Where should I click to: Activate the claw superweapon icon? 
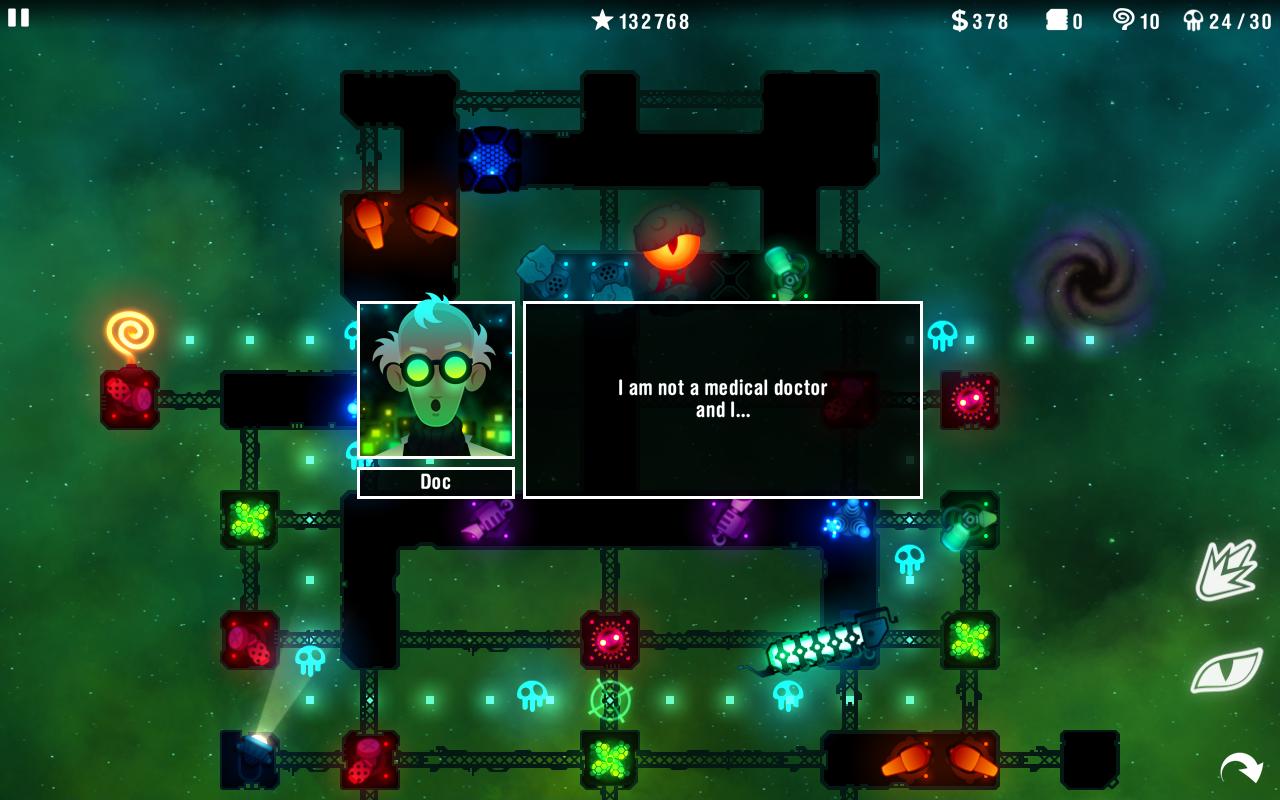tap(1227, 570)
